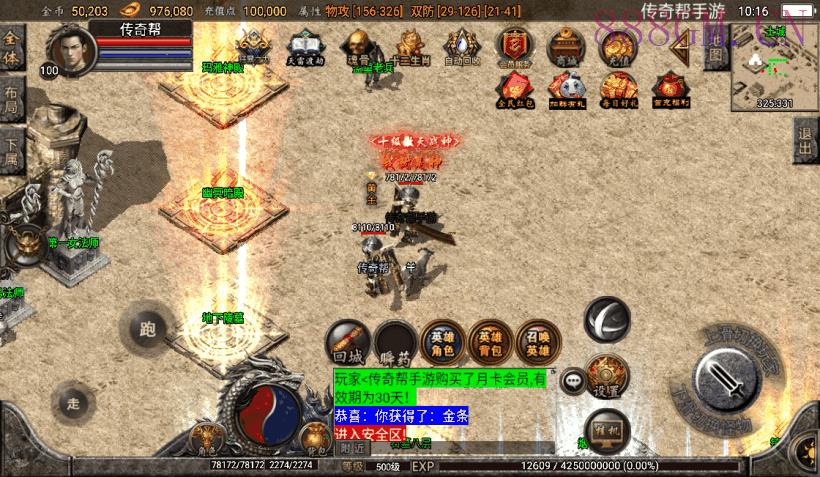Tap the 自动回收 auto-recycle icon
This screenshot has width=820, height=477.
[461, 47]
